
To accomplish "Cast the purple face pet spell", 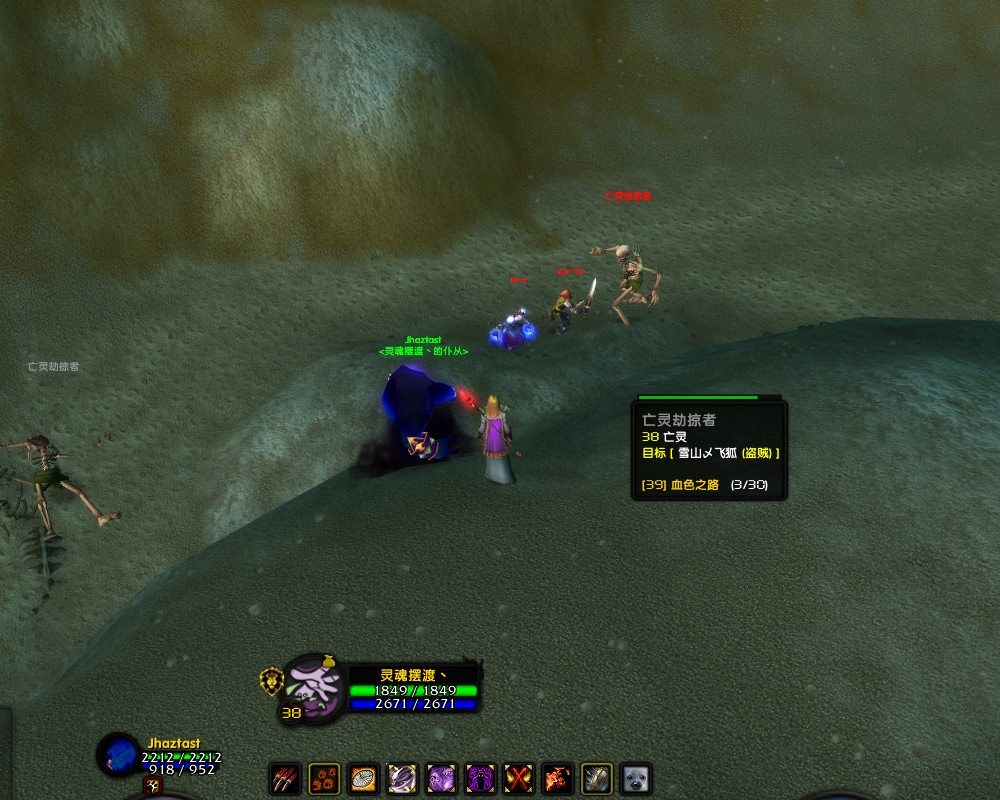I will pos(441,778).
